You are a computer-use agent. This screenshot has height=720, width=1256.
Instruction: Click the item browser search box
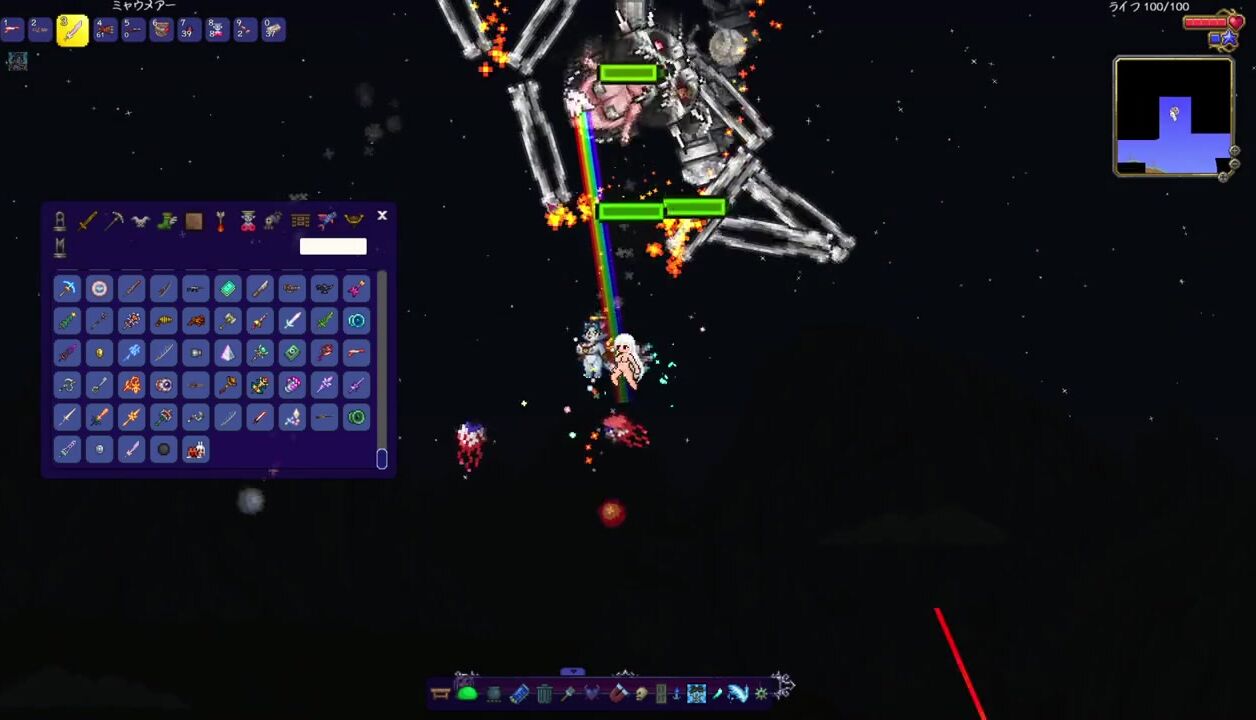tap(333, 246)
